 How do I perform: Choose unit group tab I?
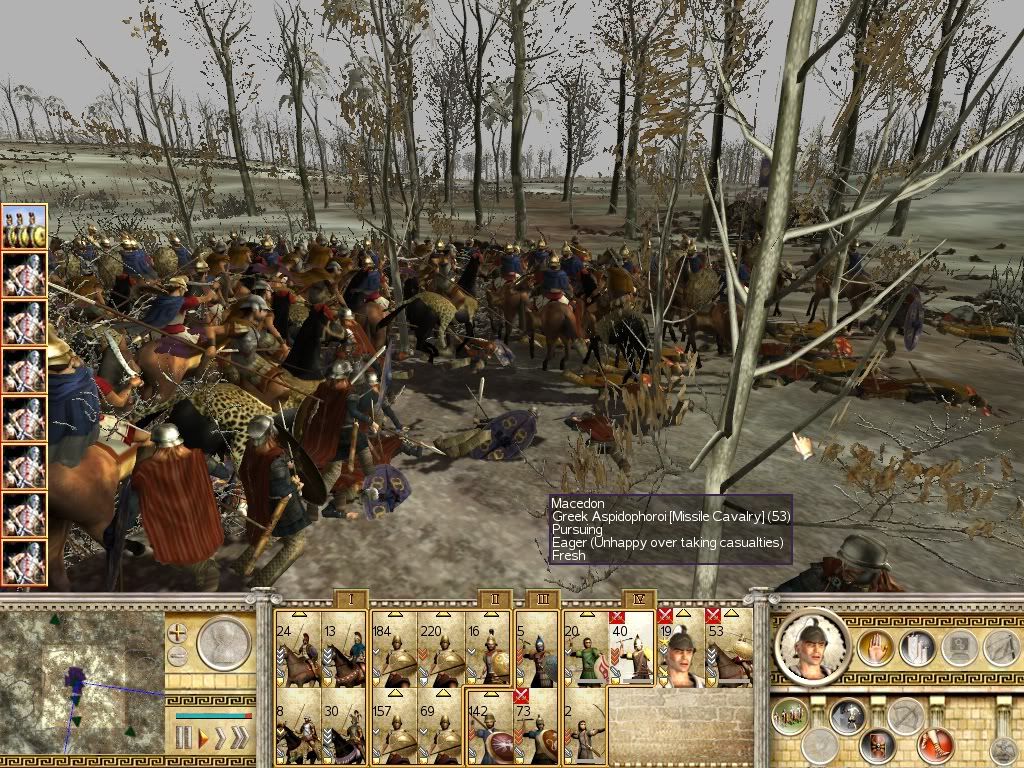pyautogui.click(x=350, y=599)
